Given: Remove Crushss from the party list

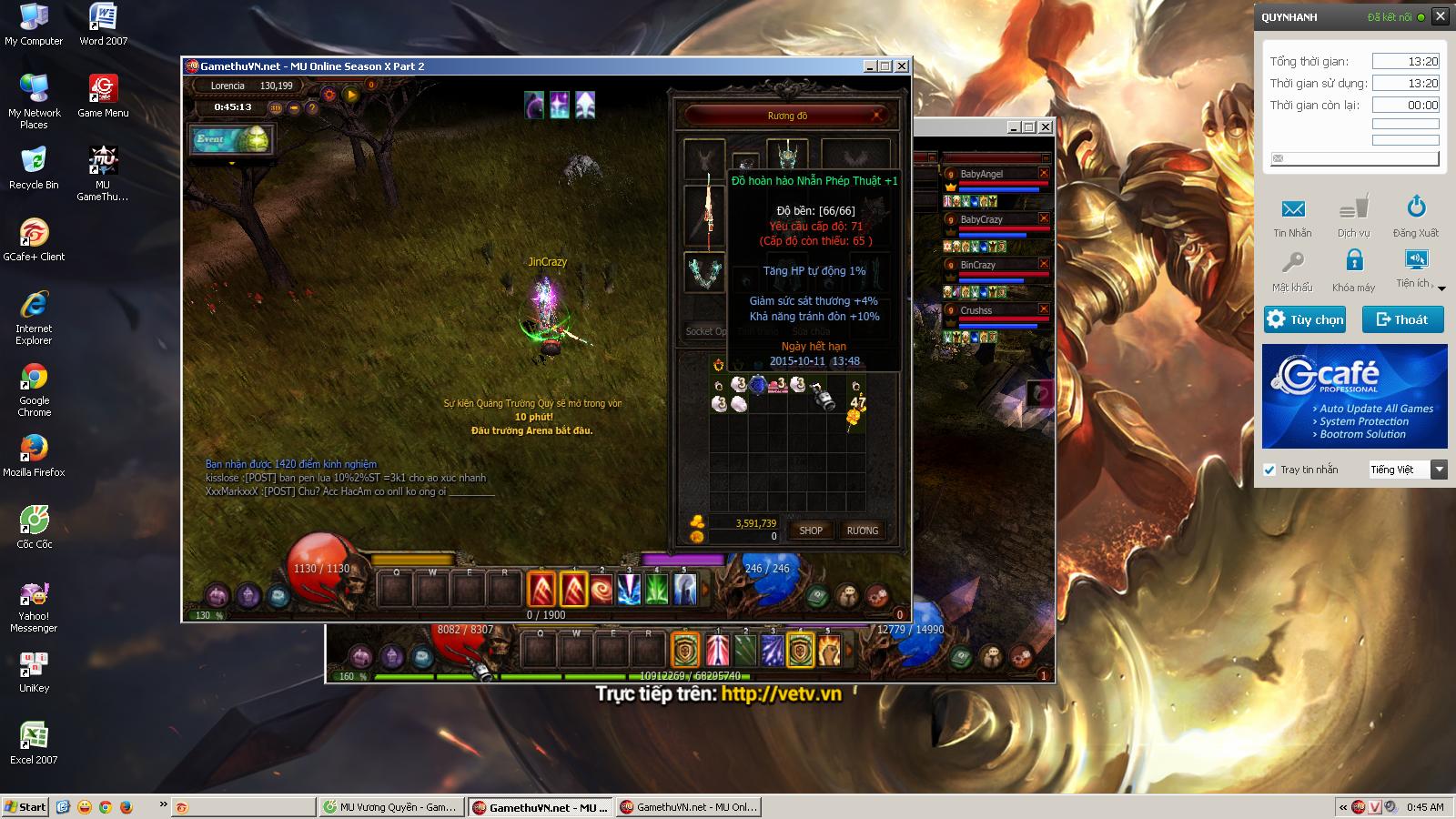Looking at the screenshot, I should point(1044,309).
